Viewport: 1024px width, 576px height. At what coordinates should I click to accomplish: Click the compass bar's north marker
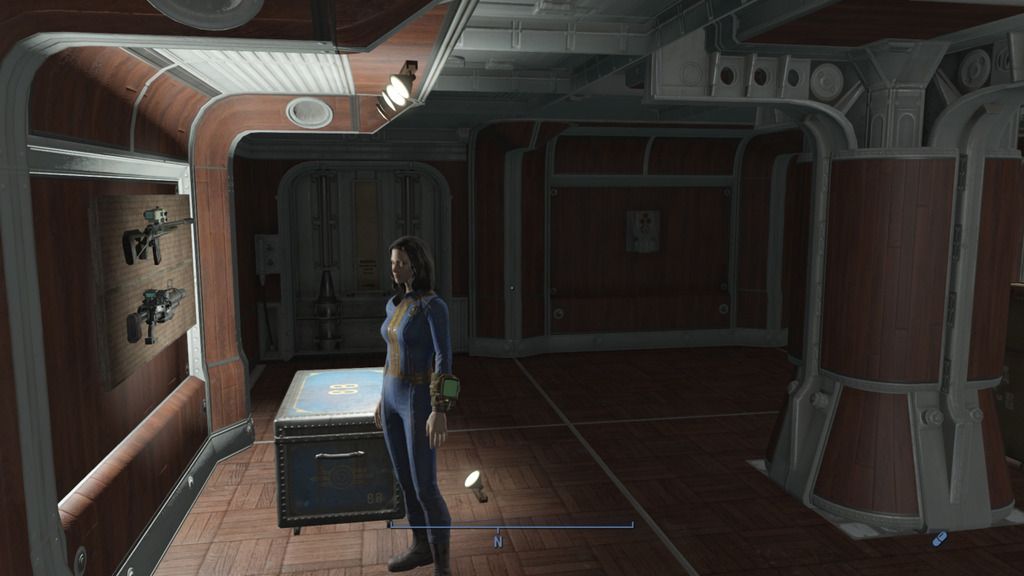(x=497, y=541)
